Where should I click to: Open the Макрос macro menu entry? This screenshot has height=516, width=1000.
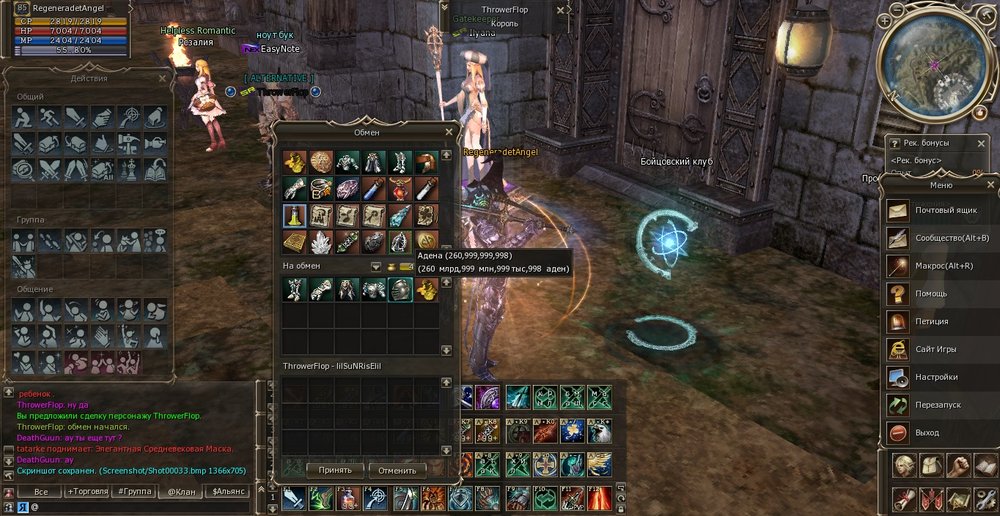pyautogui.click(x=941, y=266)
